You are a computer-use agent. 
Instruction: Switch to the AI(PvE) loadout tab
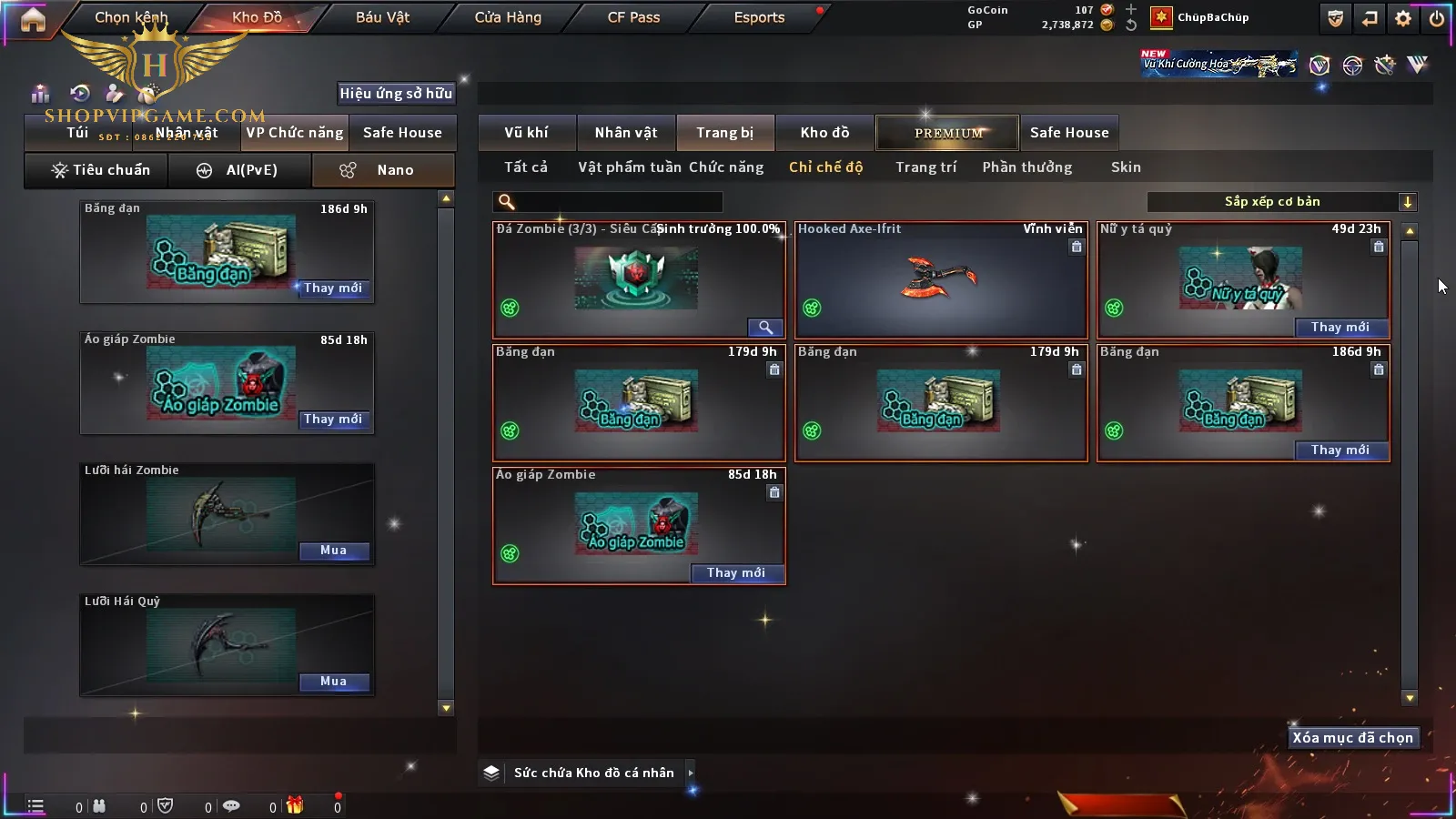[x=238, y=170]
